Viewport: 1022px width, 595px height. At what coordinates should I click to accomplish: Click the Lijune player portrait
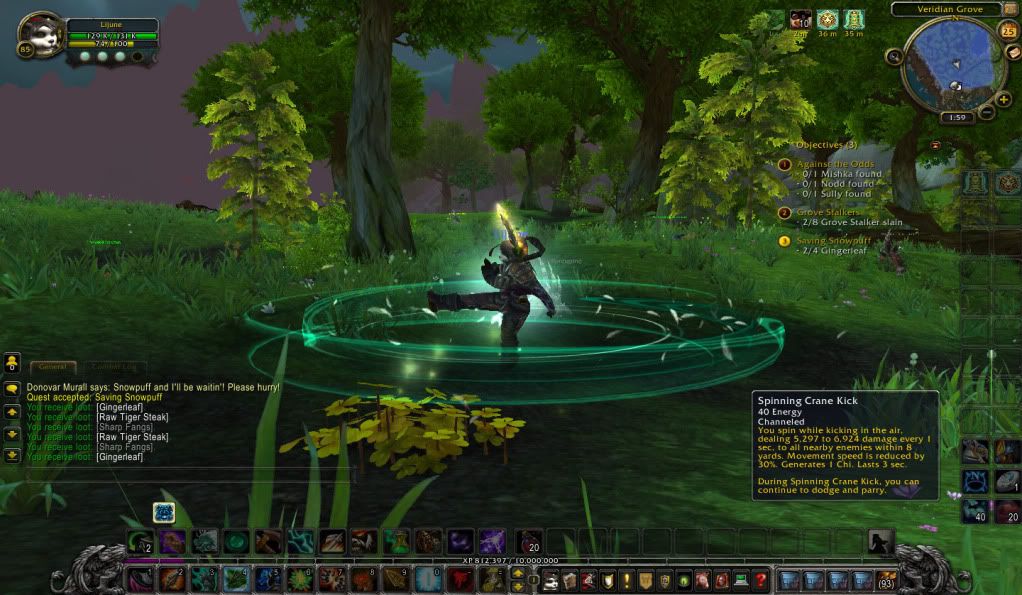(x=40, y=33)
